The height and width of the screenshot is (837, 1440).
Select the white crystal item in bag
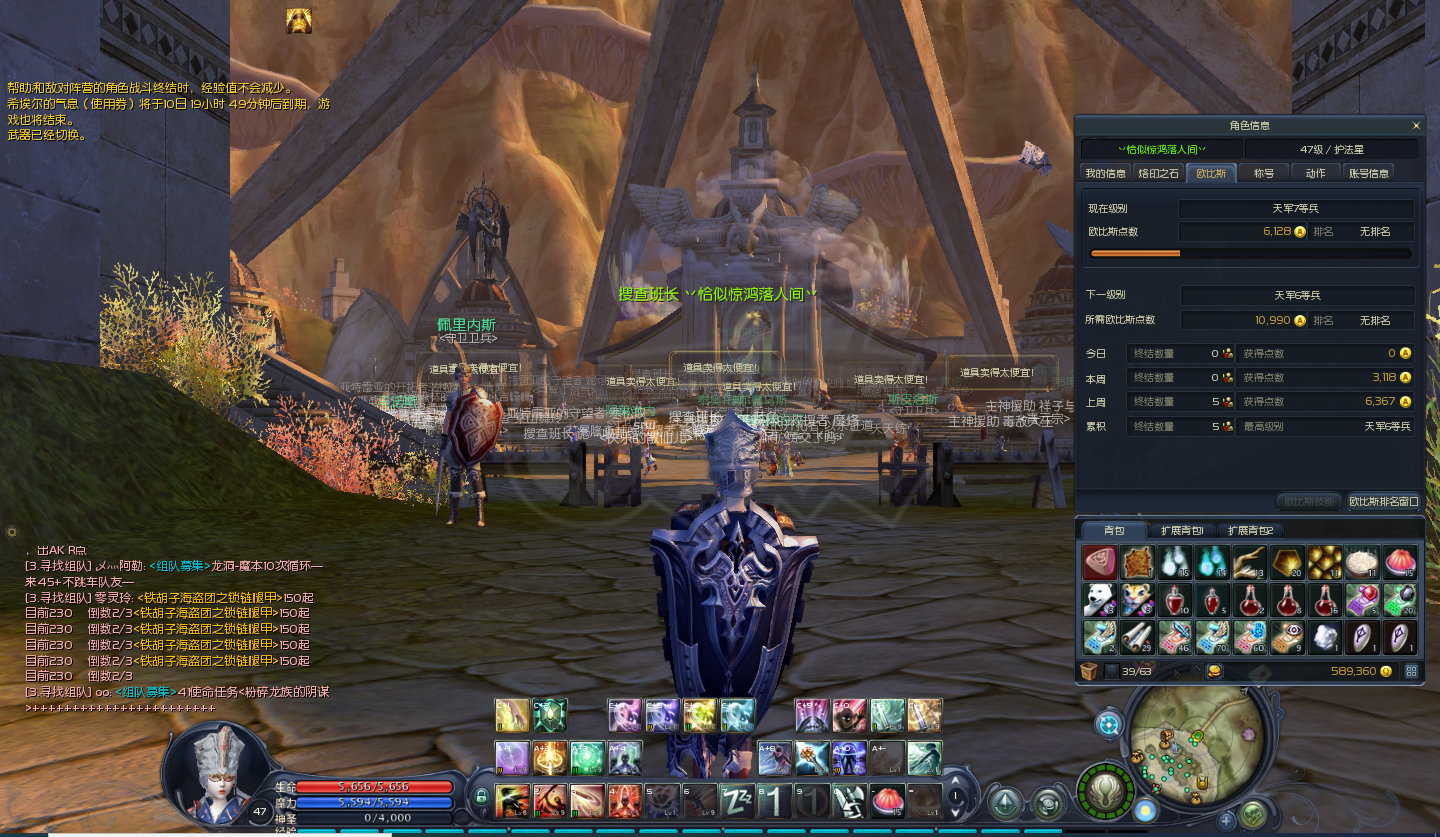click(1324, 636)
